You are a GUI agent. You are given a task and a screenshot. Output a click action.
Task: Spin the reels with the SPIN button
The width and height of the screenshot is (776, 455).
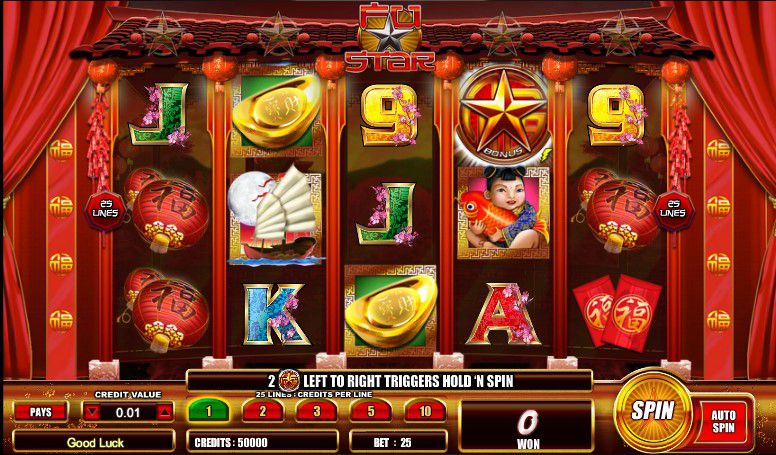651,410
